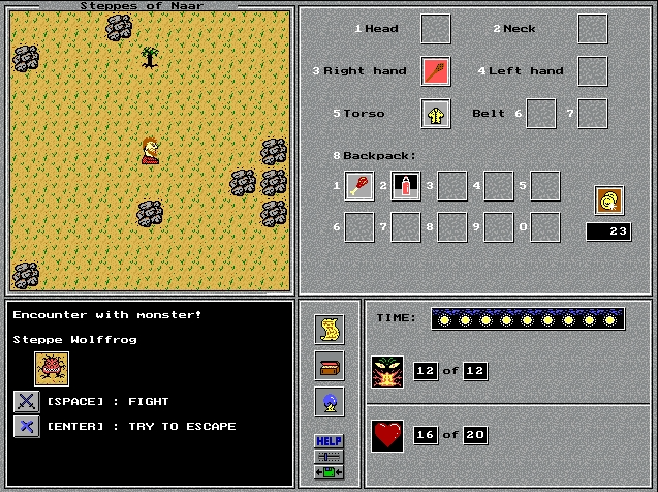658x492 pixels.
Task: Select the yellow shirt in the Torso slot
Action: (435, 114)
